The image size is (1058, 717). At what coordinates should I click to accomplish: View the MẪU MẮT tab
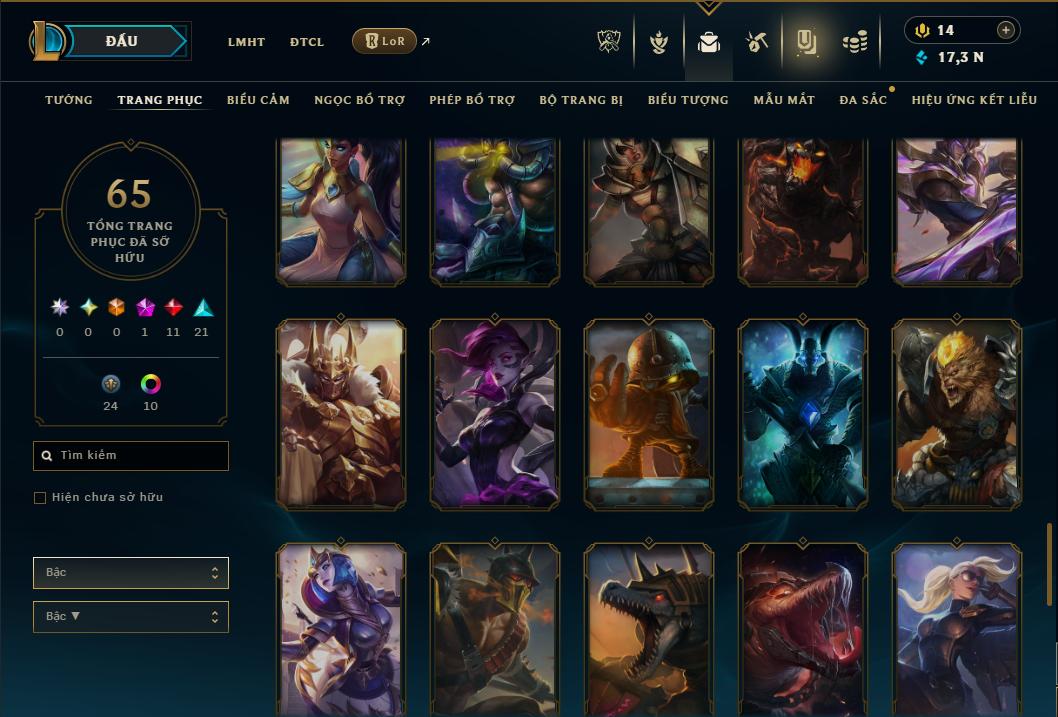pos(784,100)
